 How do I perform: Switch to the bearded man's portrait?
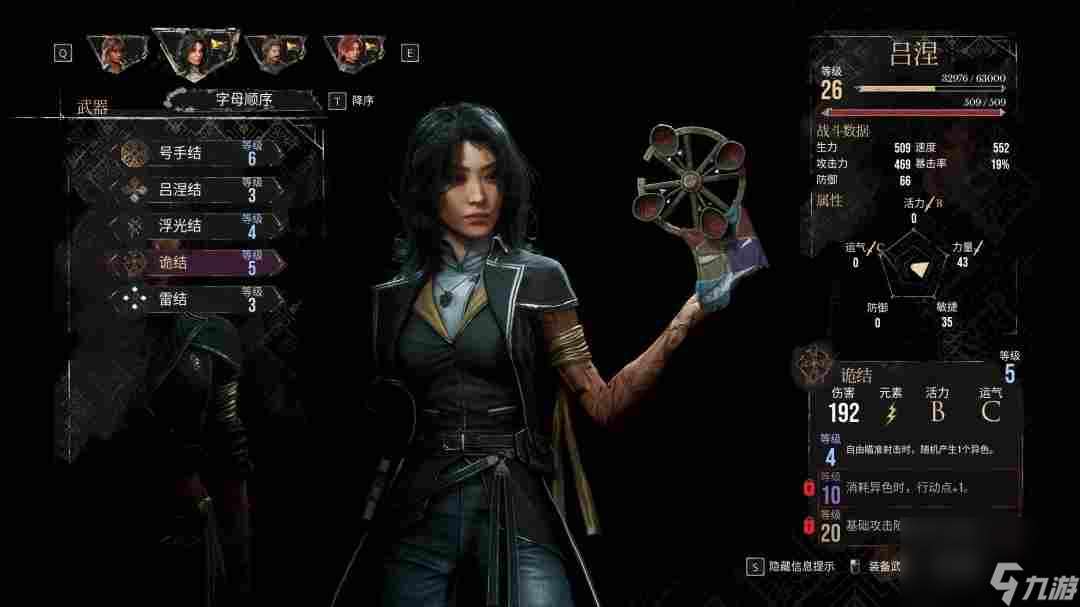(269, 54)
